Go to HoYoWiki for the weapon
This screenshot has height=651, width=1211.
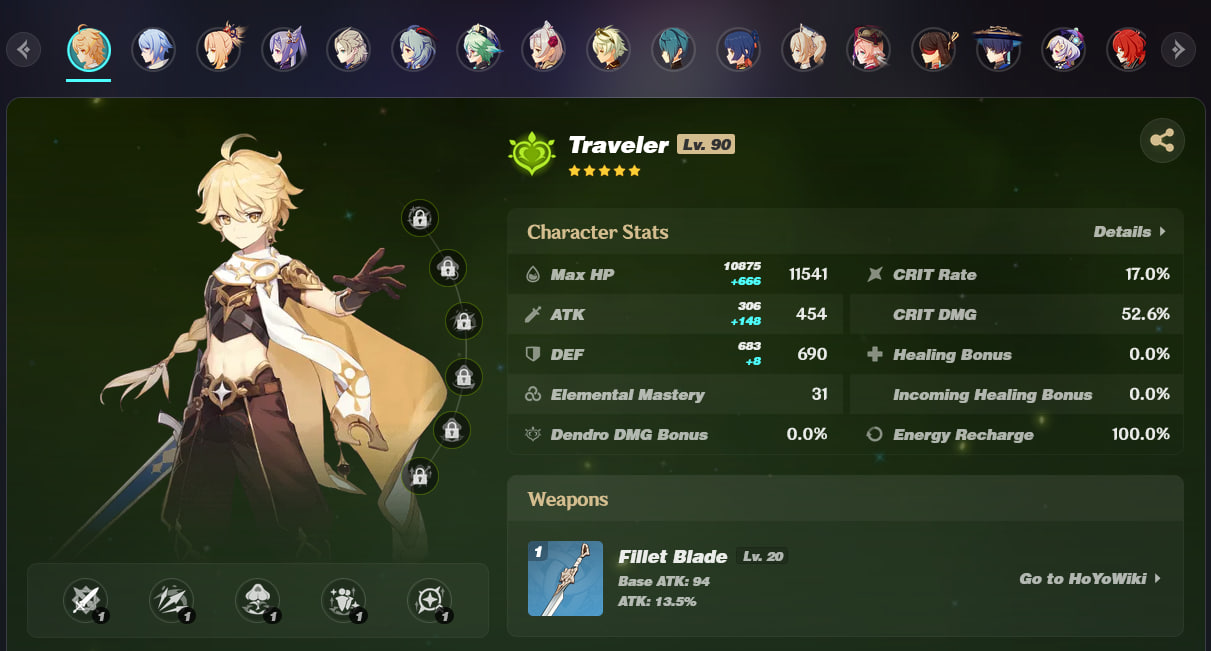click(1089, 578)
